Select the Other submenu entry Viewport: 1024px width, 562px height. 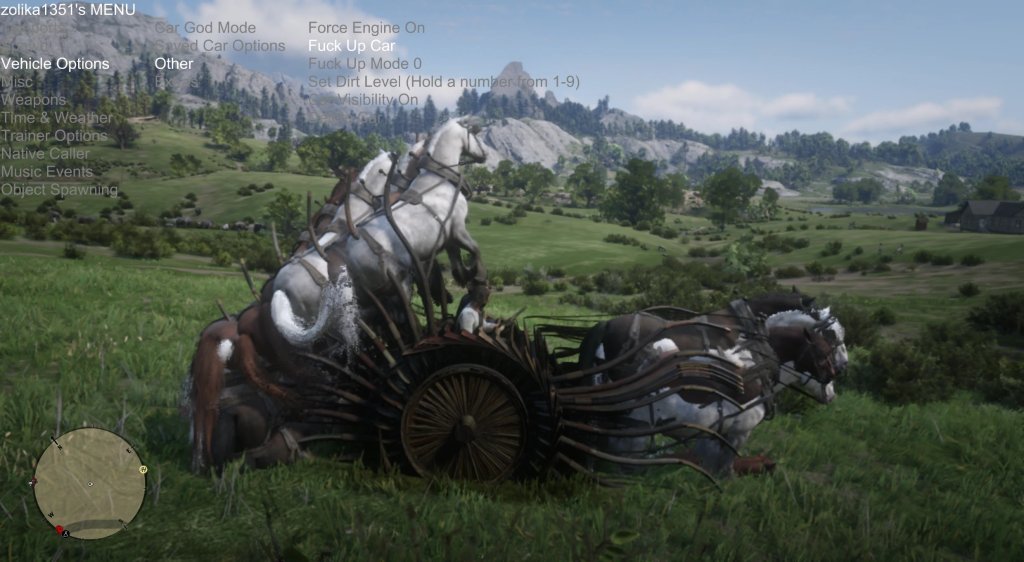tap(174, 64)
